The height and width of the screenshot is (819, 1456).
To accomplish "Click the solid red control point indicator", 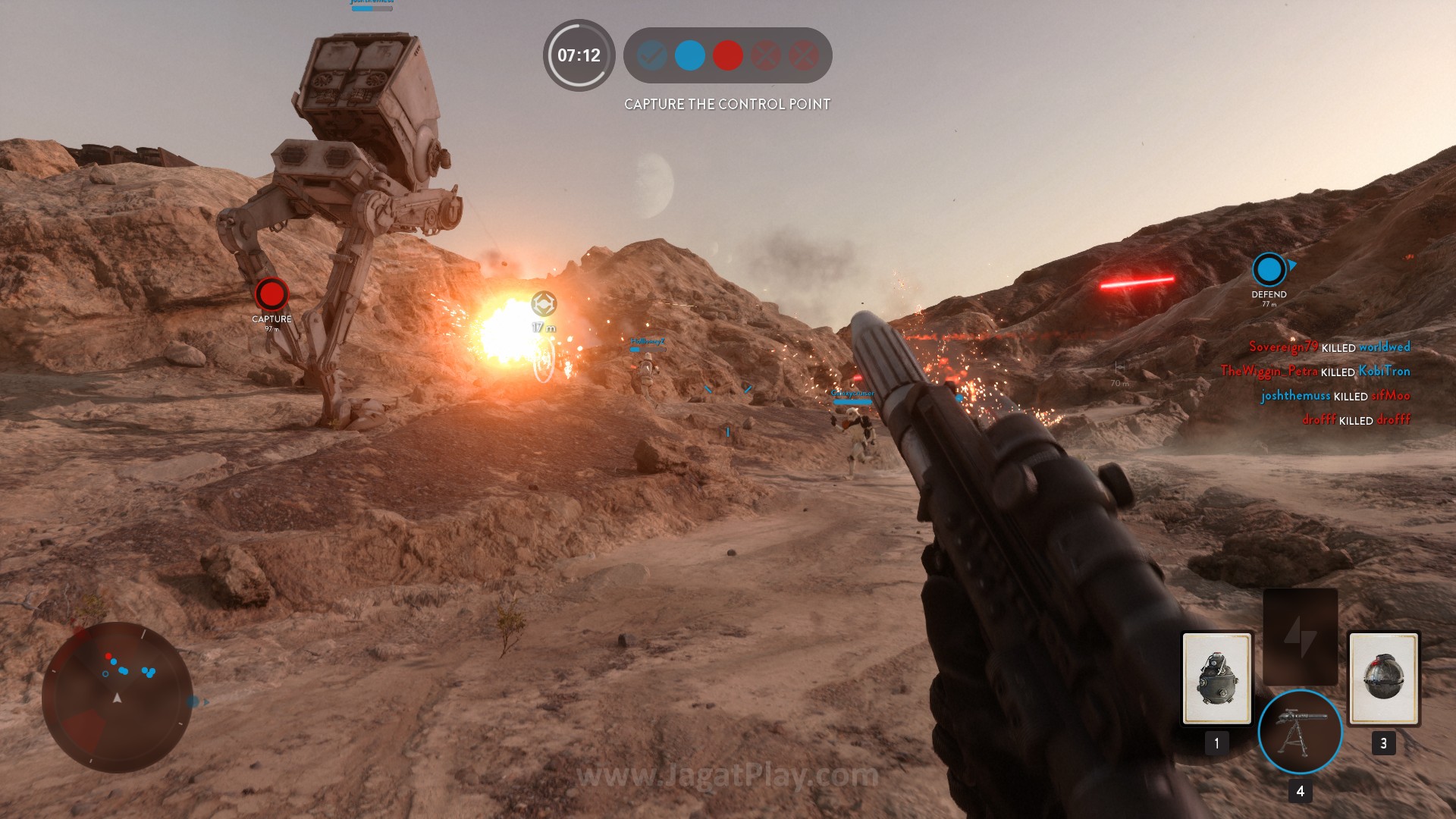I will point(727,55).
